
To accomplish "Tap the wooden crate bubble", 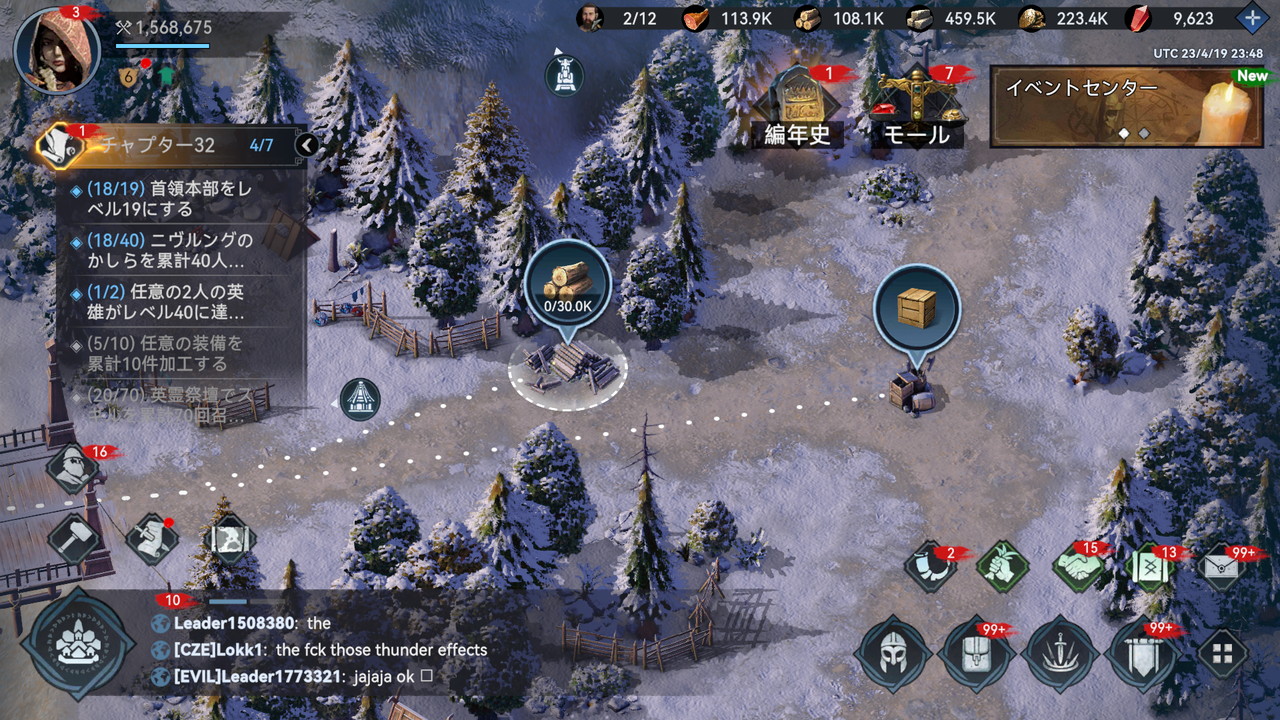I will [916, 309].
